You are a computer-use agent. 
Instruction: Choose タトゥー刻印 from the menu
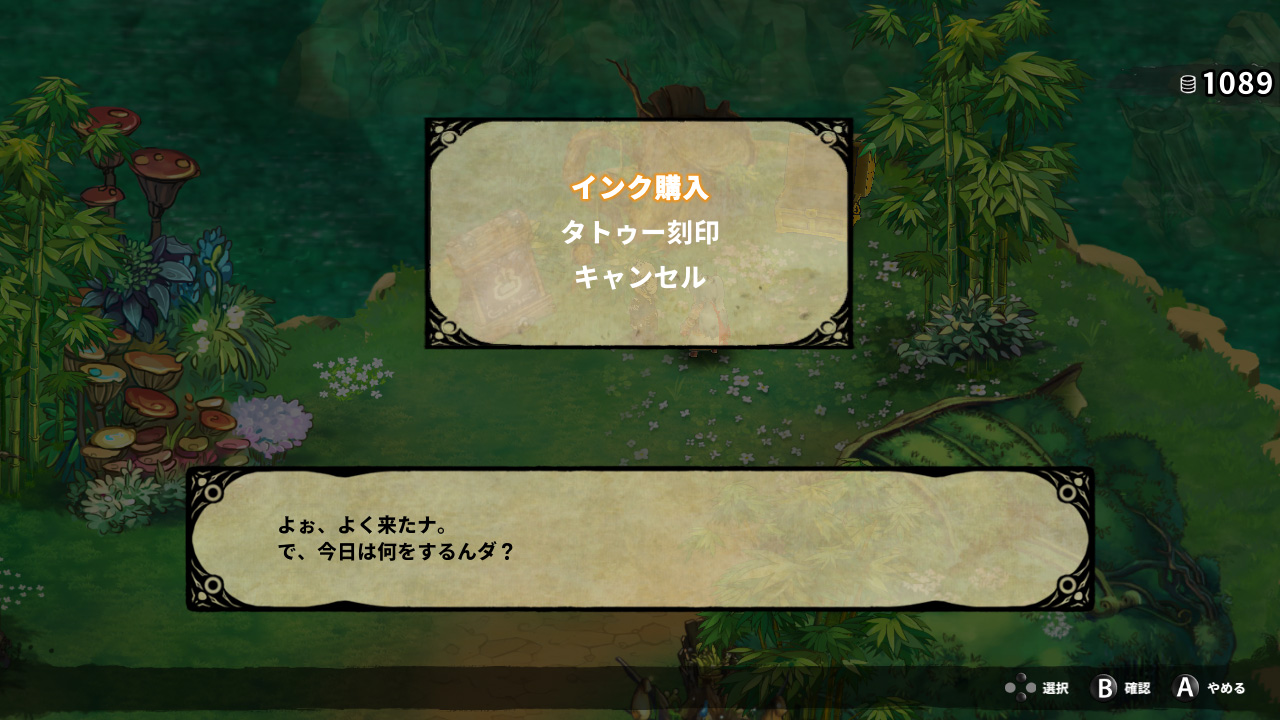[x=640, y=232]
